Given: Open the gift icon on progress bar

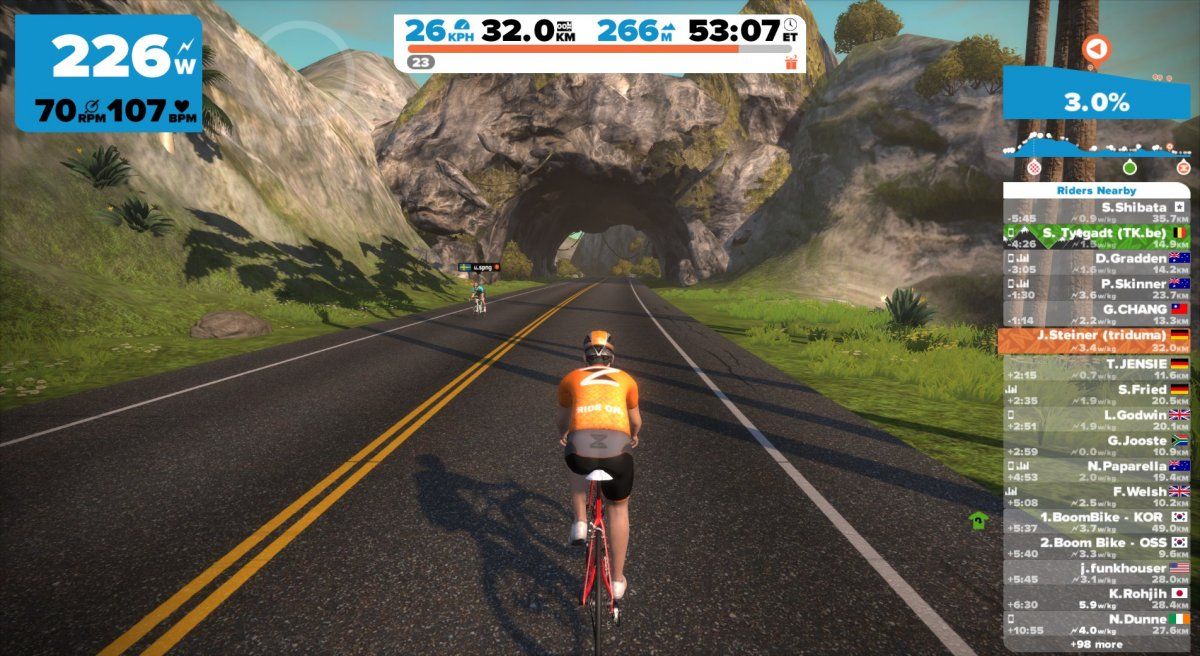Looking at the screenshot, I should (791, 62).
